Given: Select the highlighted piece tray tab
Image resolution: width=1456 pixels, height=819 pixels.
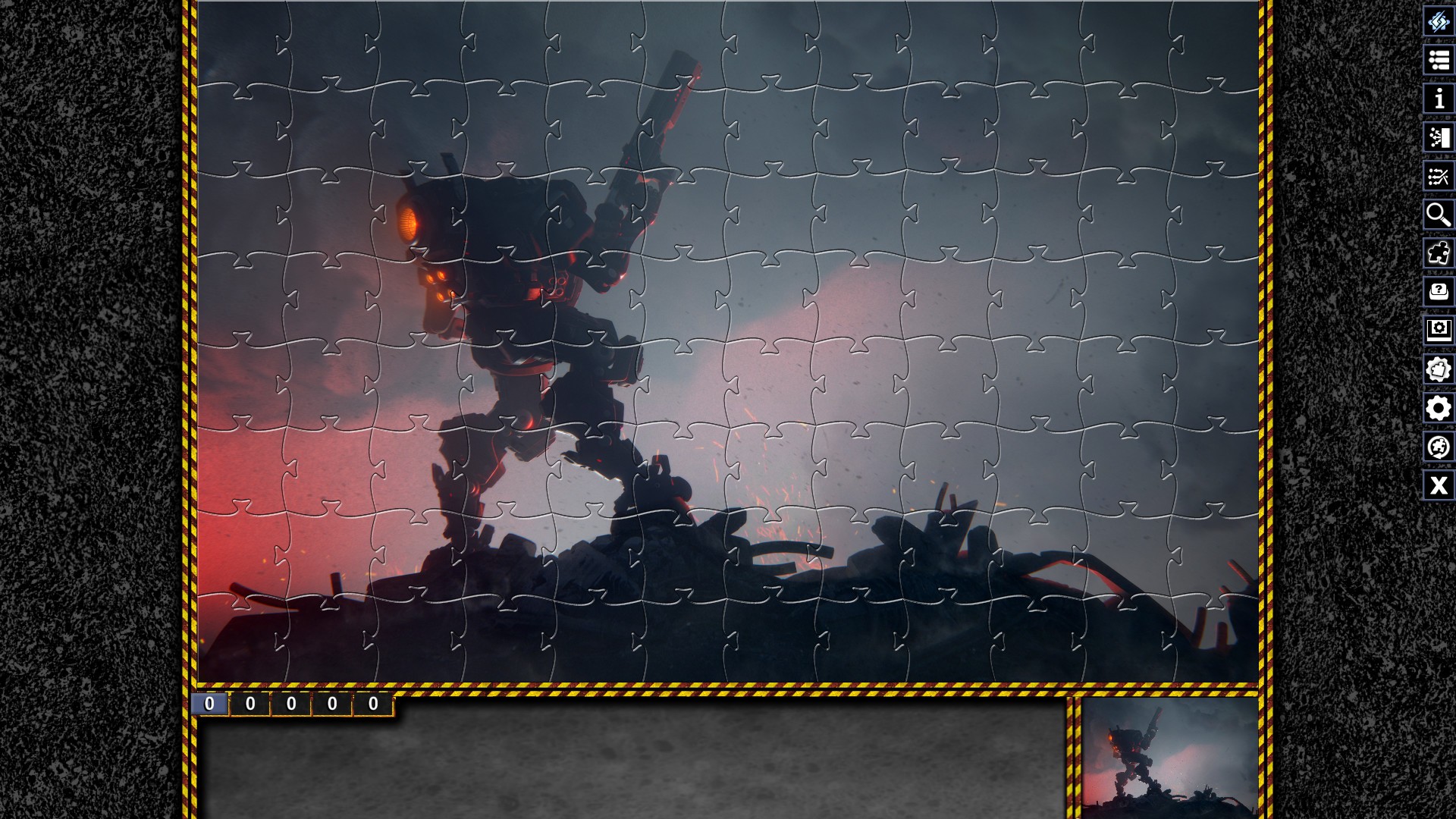Looking at the screenshot, I should click(x=209, y=704).
